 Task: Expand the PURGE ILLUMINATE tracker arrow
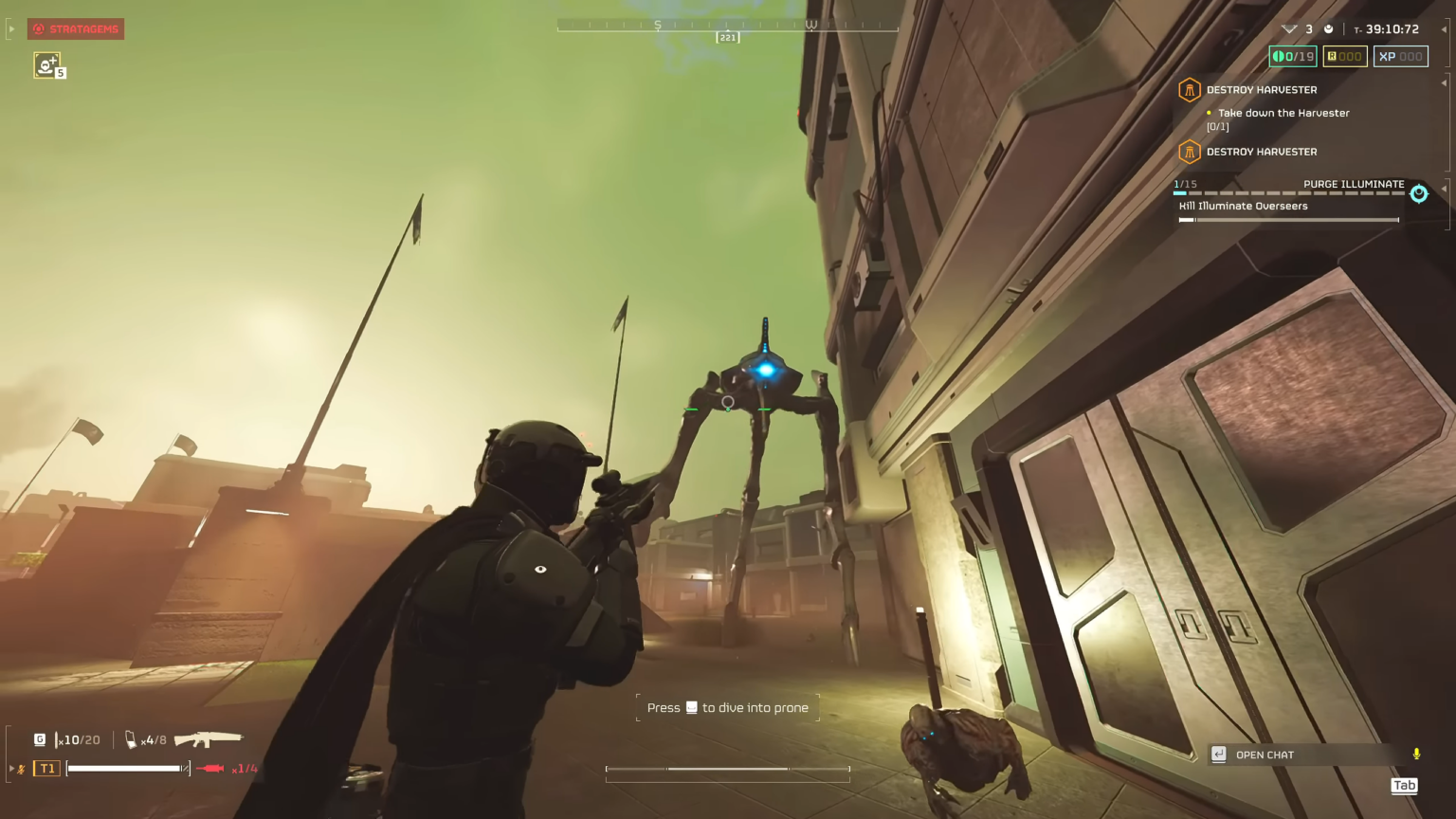(x=1446, y=188)
